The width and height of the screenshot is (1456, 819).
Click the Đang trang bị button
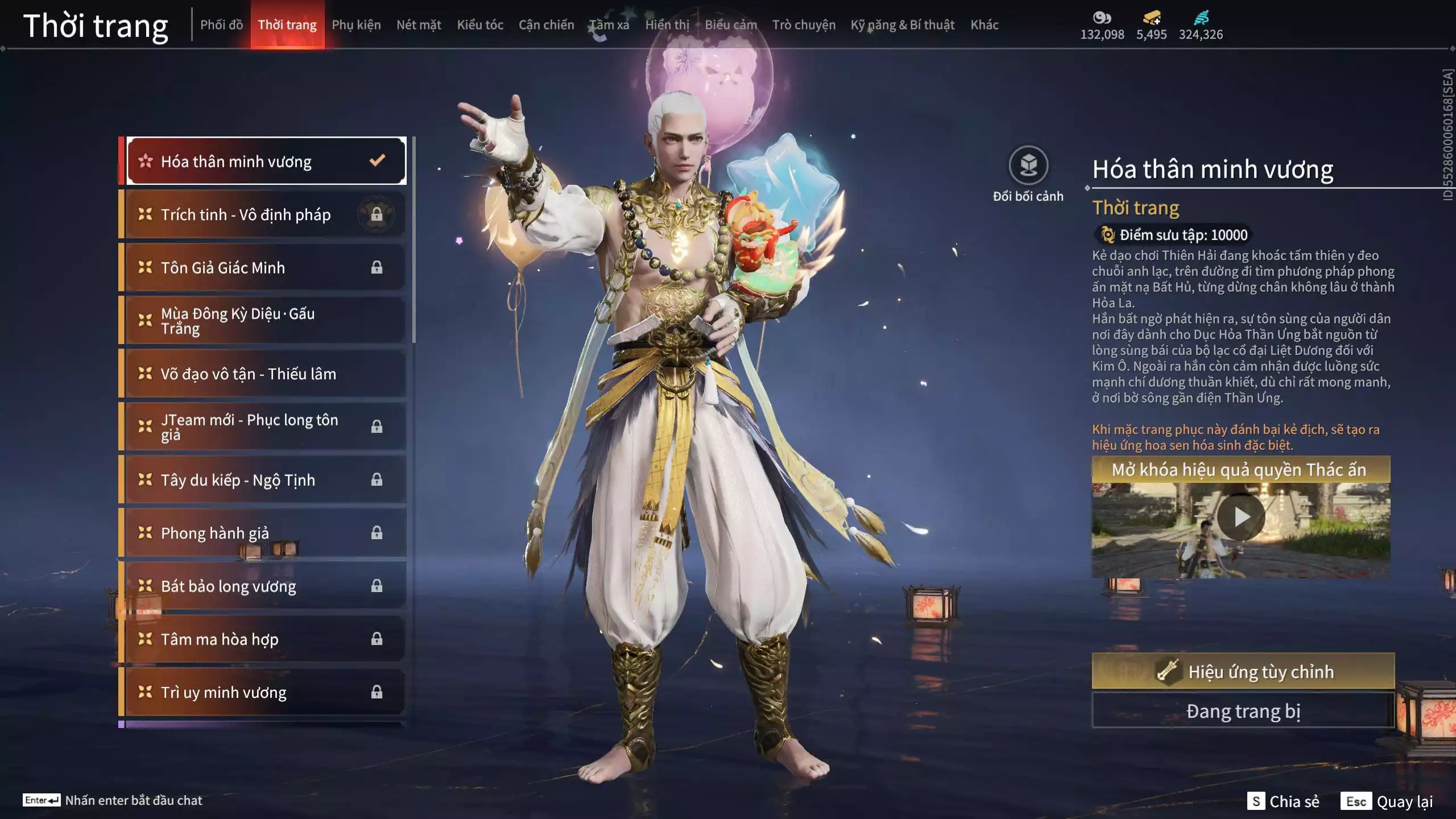coord(1243,711)
